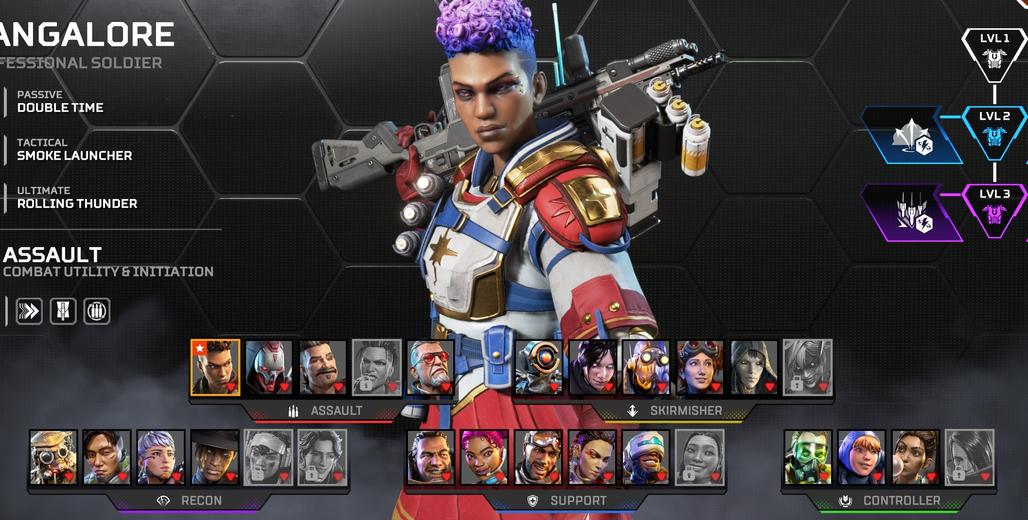
Task: Pick Rampart blowing bubble gum
Action: coord(916,457)
